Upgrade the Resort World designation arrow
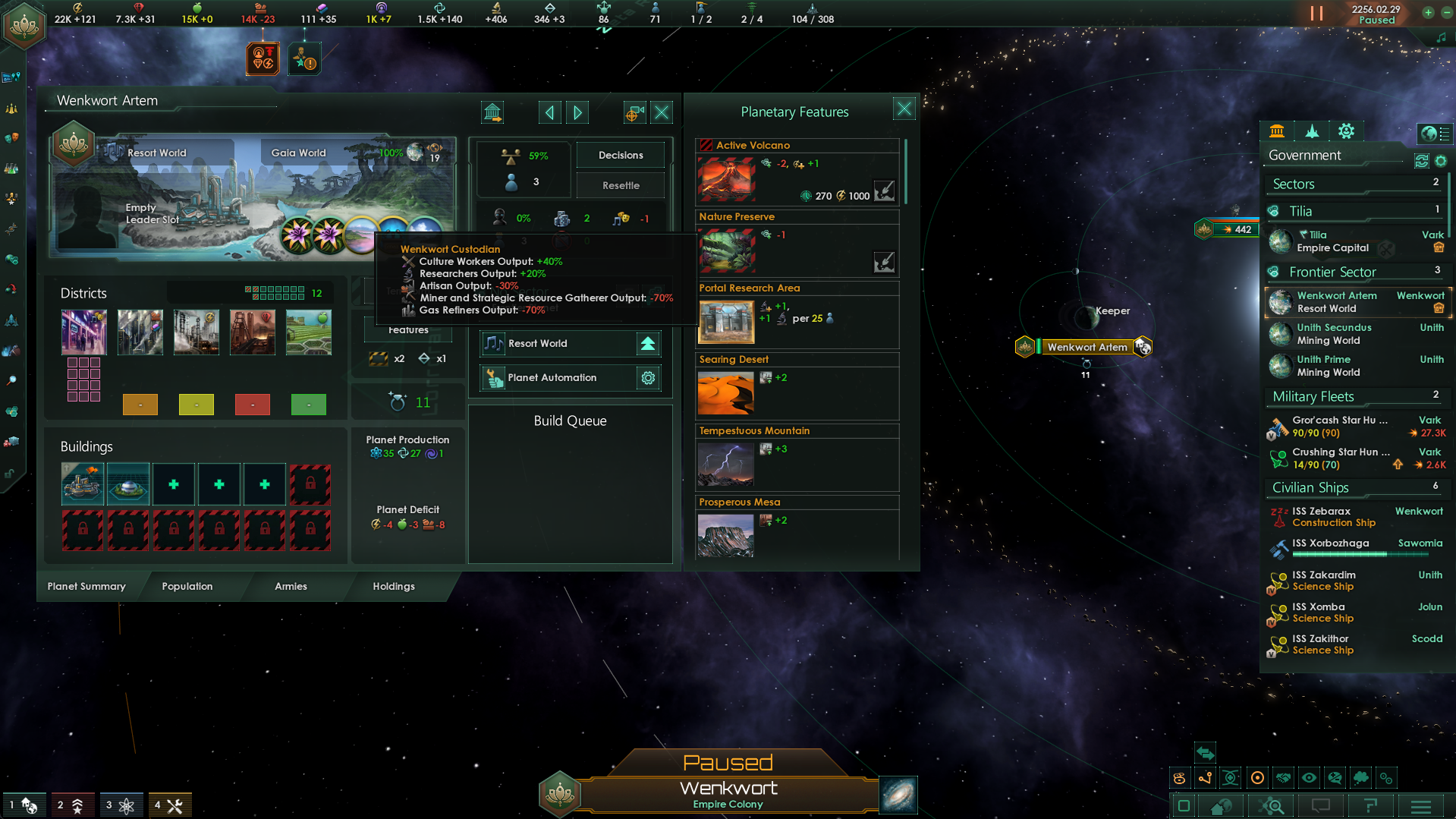This screenshot has height=819, width=1456. (x=647, y=343)
